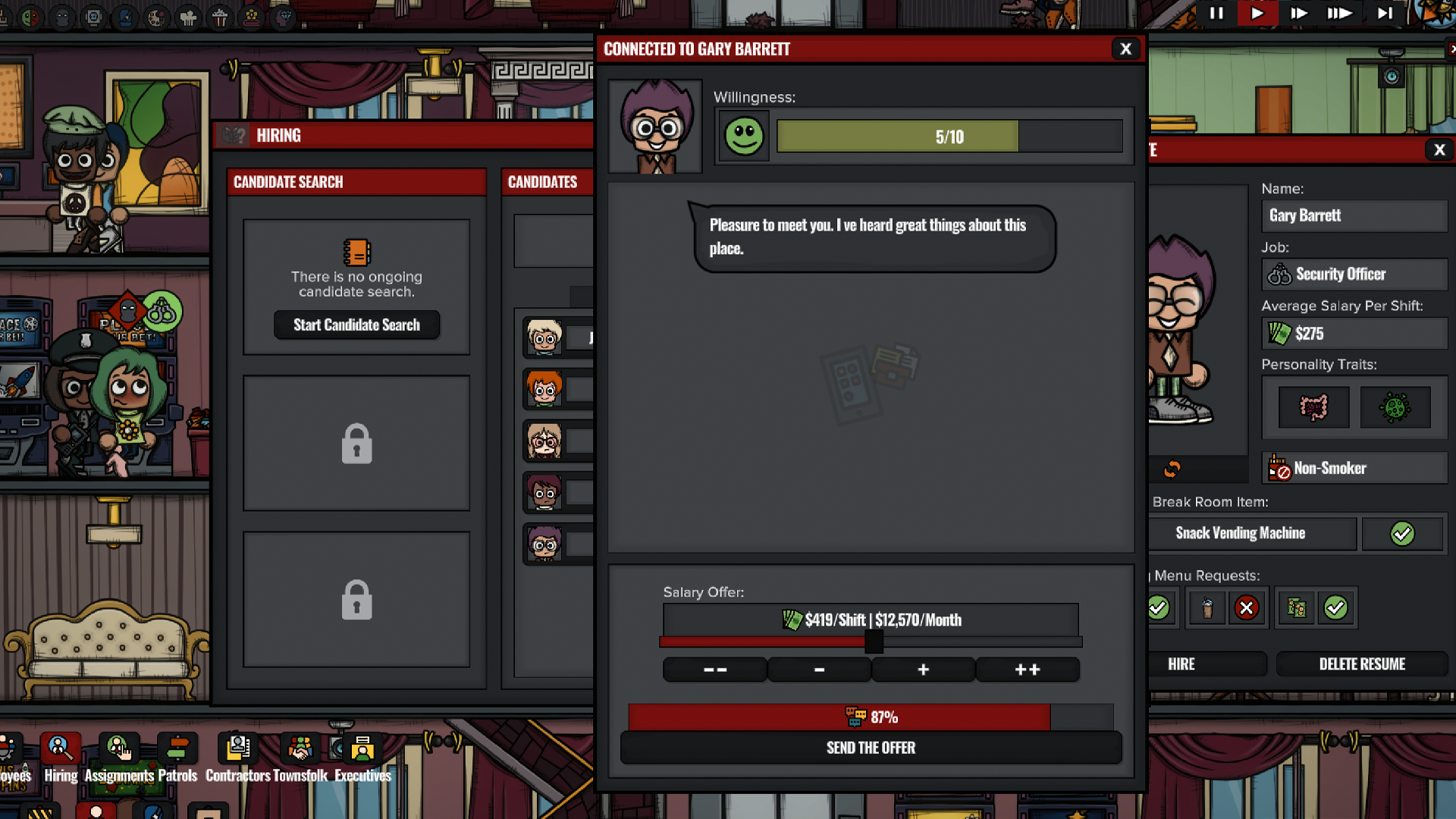Open the Assignments menu
Viewport: 1456px width, 819px height.
point(119,757)
